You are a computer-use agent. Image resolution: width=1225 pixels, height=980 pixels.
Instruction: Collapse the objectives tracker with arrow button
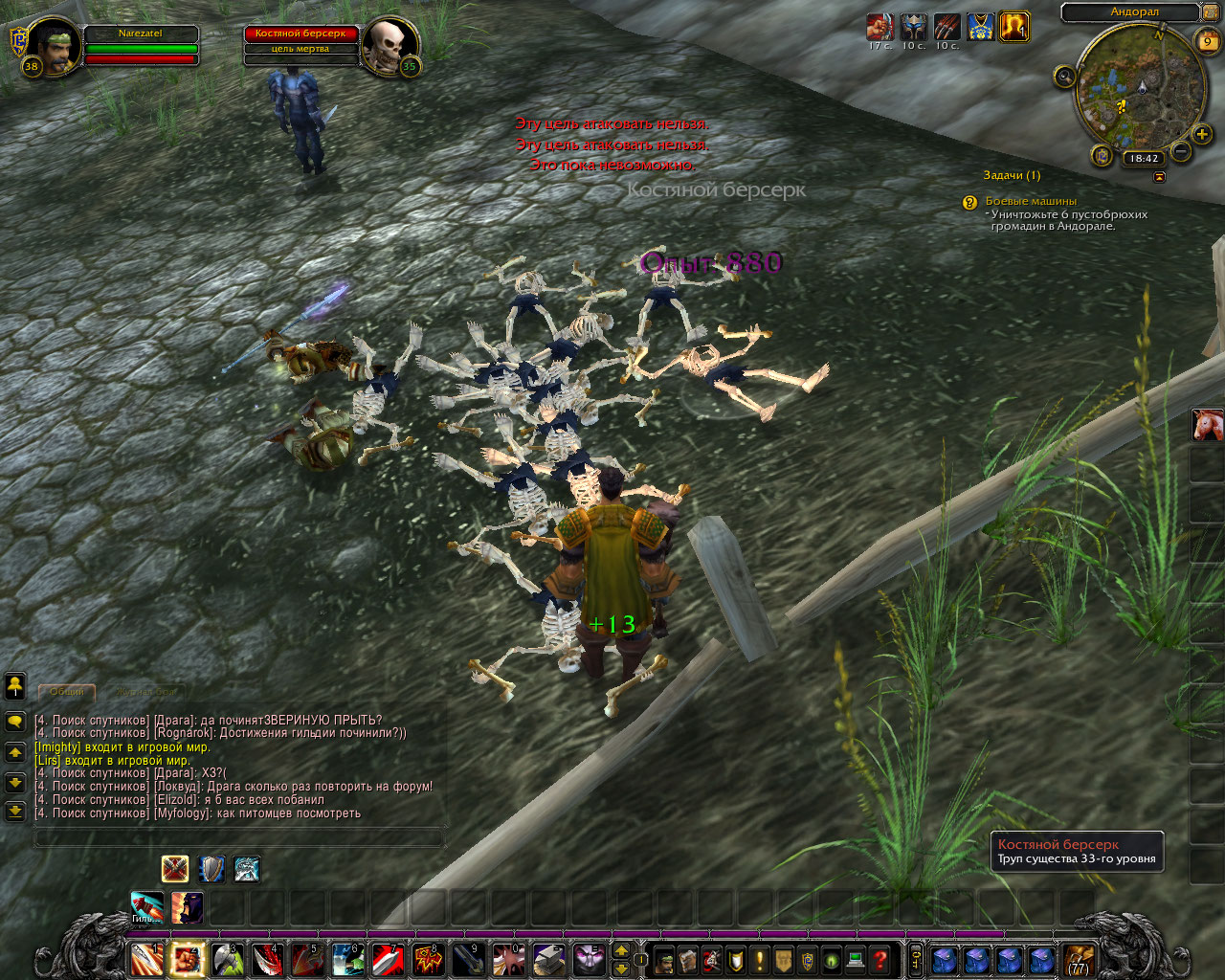(1160, 177)
